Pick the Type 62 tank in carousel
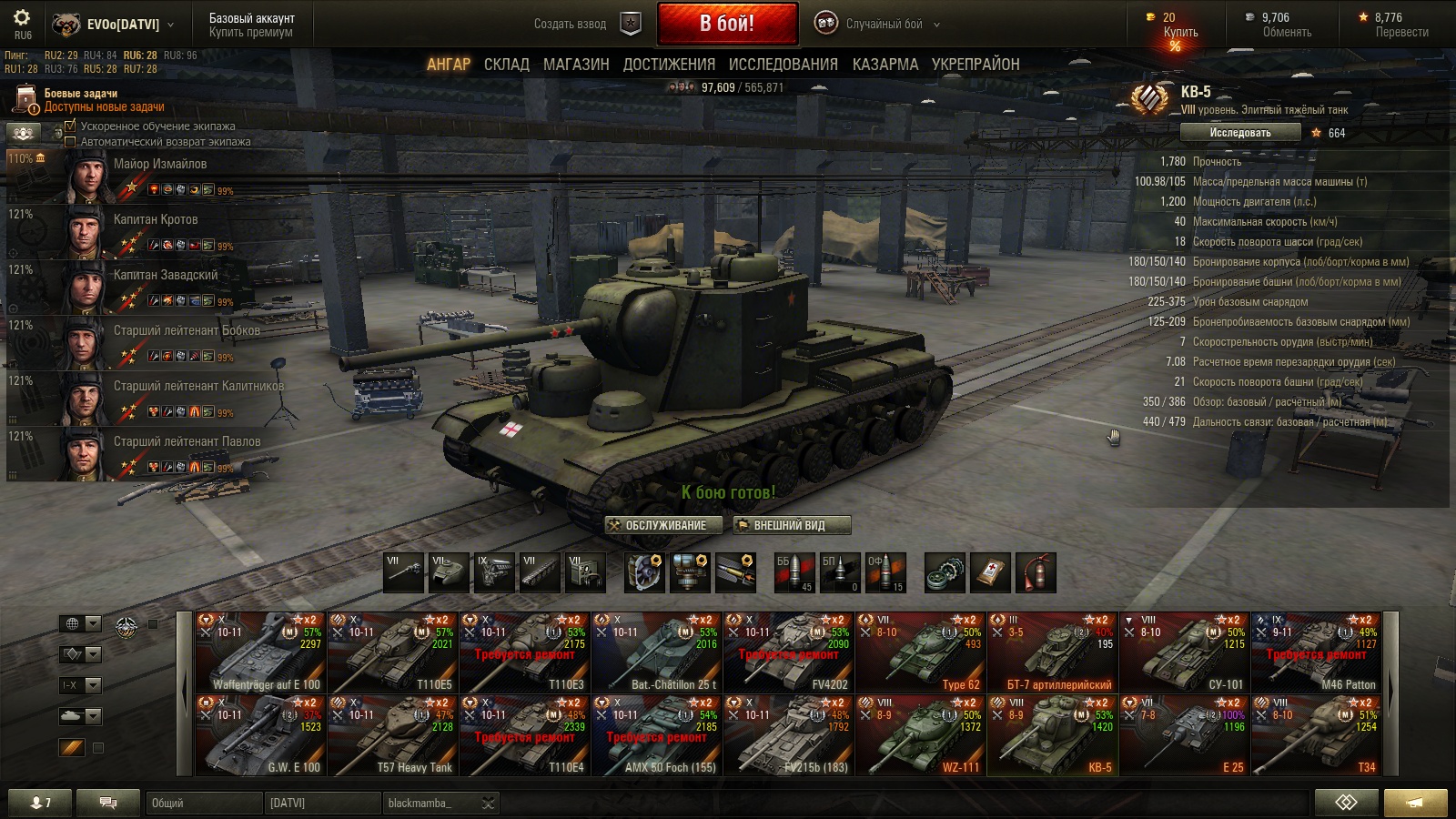 pos(921,652)
